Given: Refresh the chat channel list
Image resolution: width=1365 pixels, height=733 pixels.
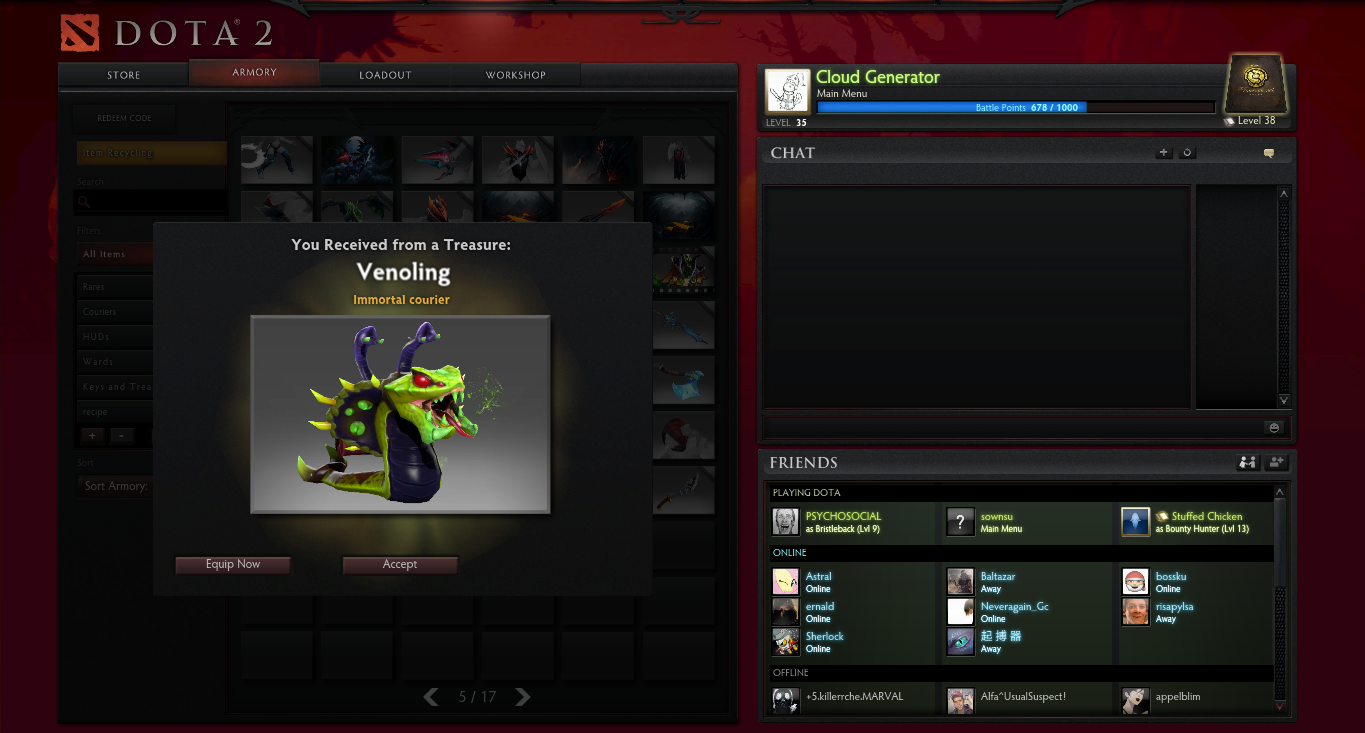Looking at the screenshot, I should 1186,152.
